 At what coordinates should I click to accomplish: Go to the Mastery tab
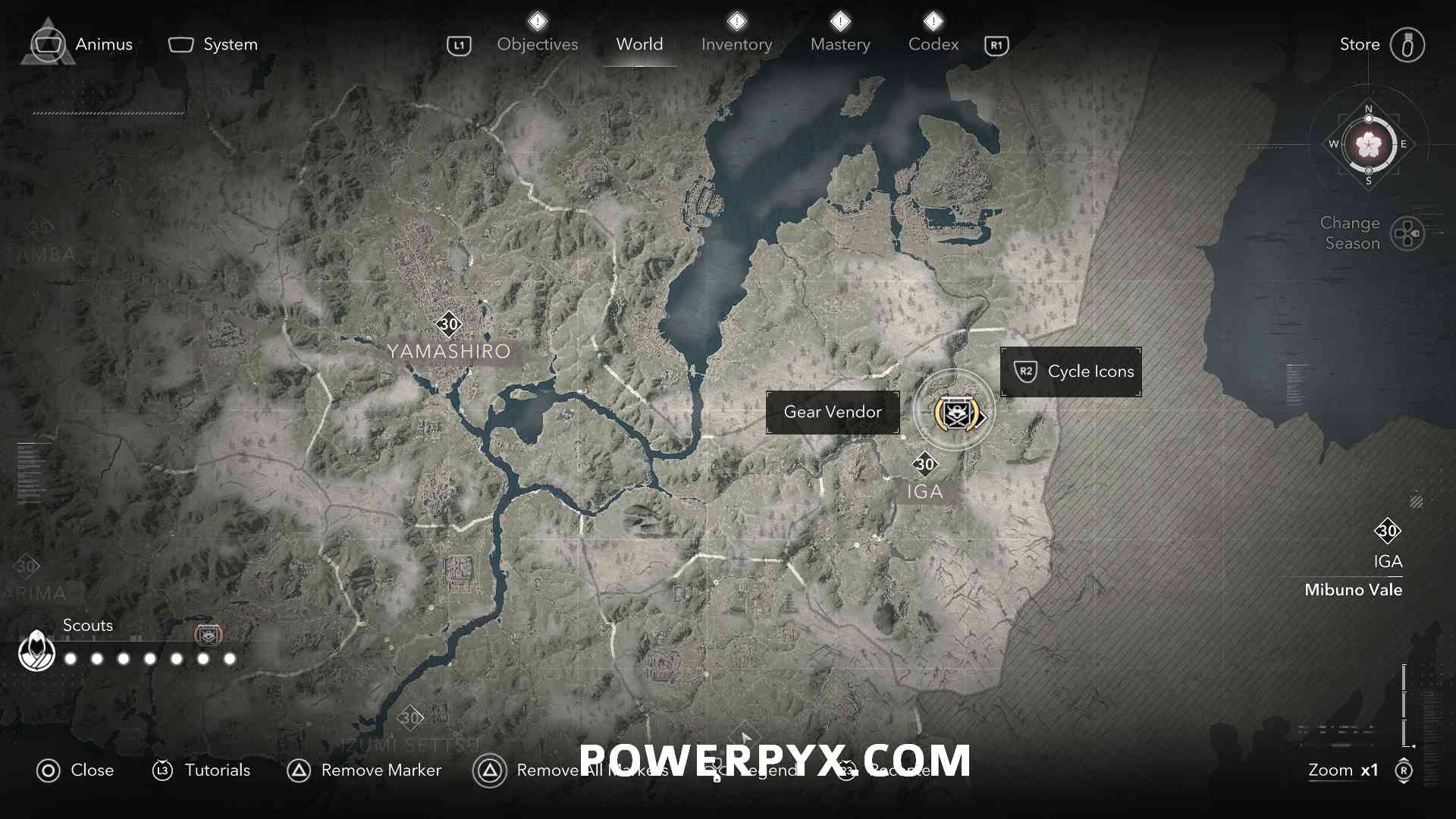pos(839,44)
